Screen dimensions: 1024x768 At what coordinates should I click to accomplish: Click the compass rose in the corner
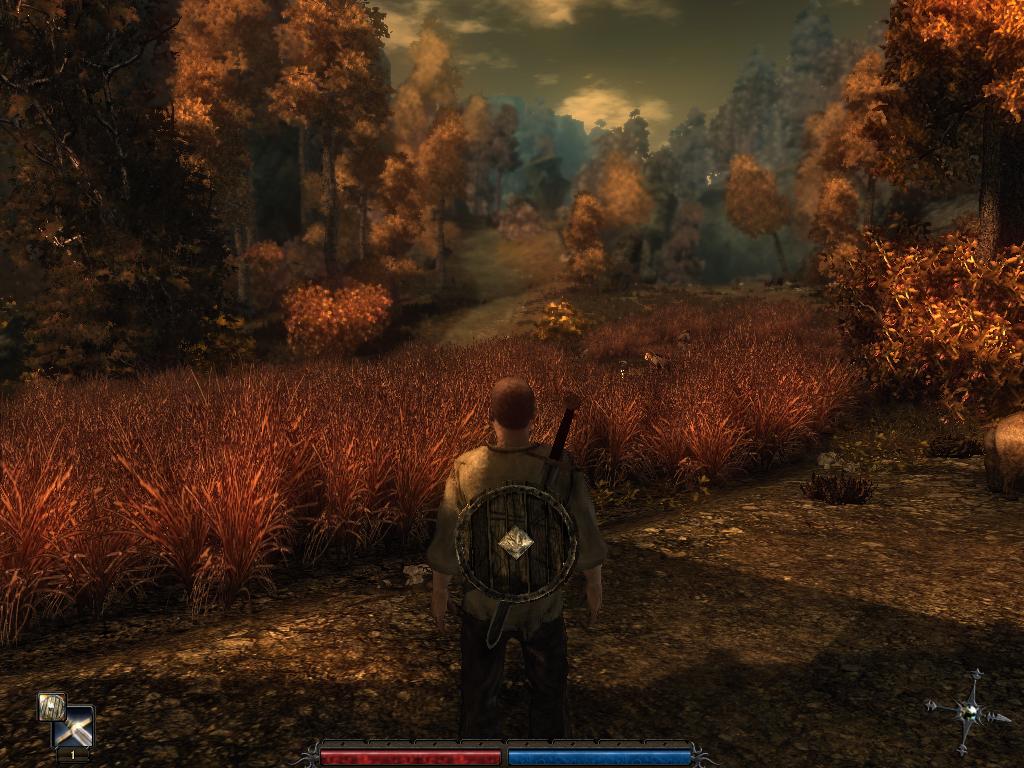click(x=967, y=712)
